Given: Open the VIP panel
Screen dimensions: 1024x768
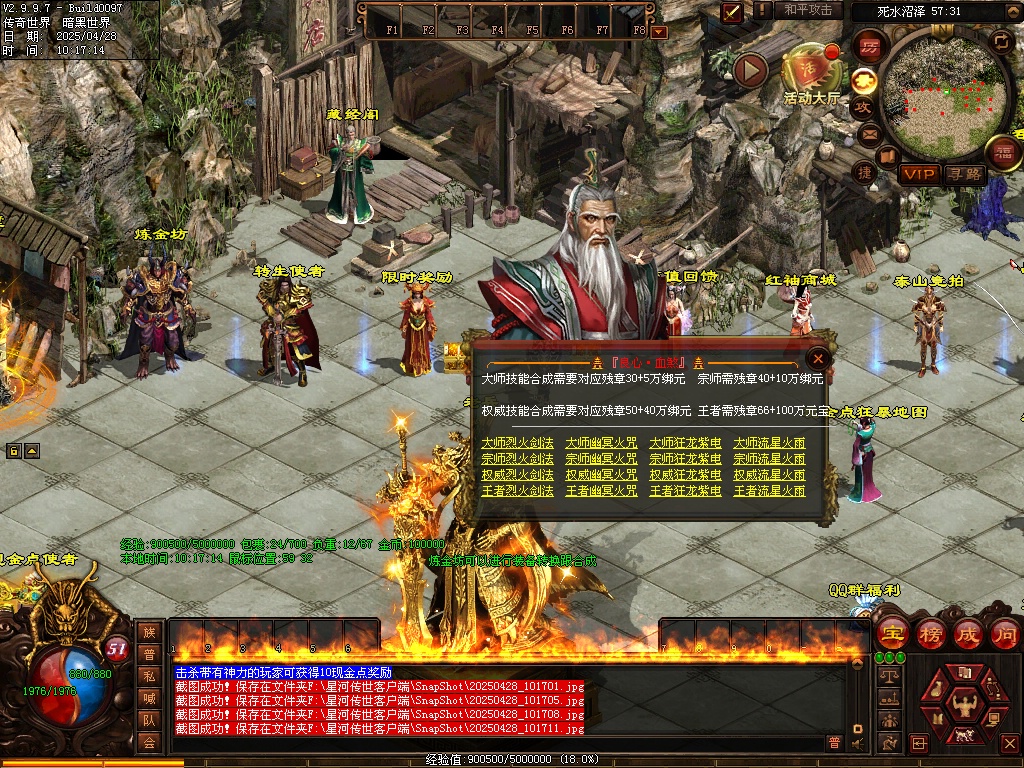Looking at the screenshot, I should tap(919, 174).
